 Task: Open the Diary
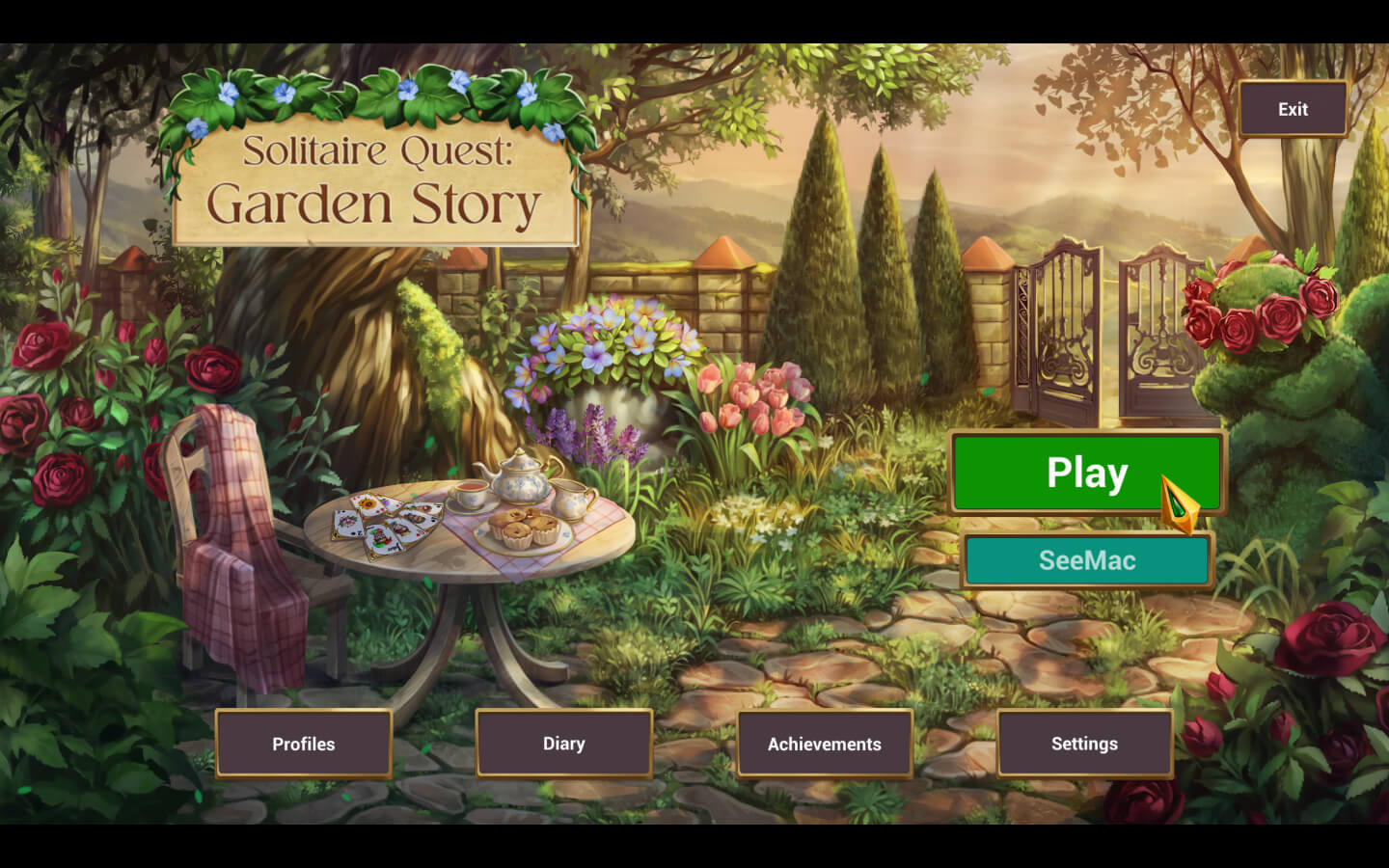[x=564, y=744]
